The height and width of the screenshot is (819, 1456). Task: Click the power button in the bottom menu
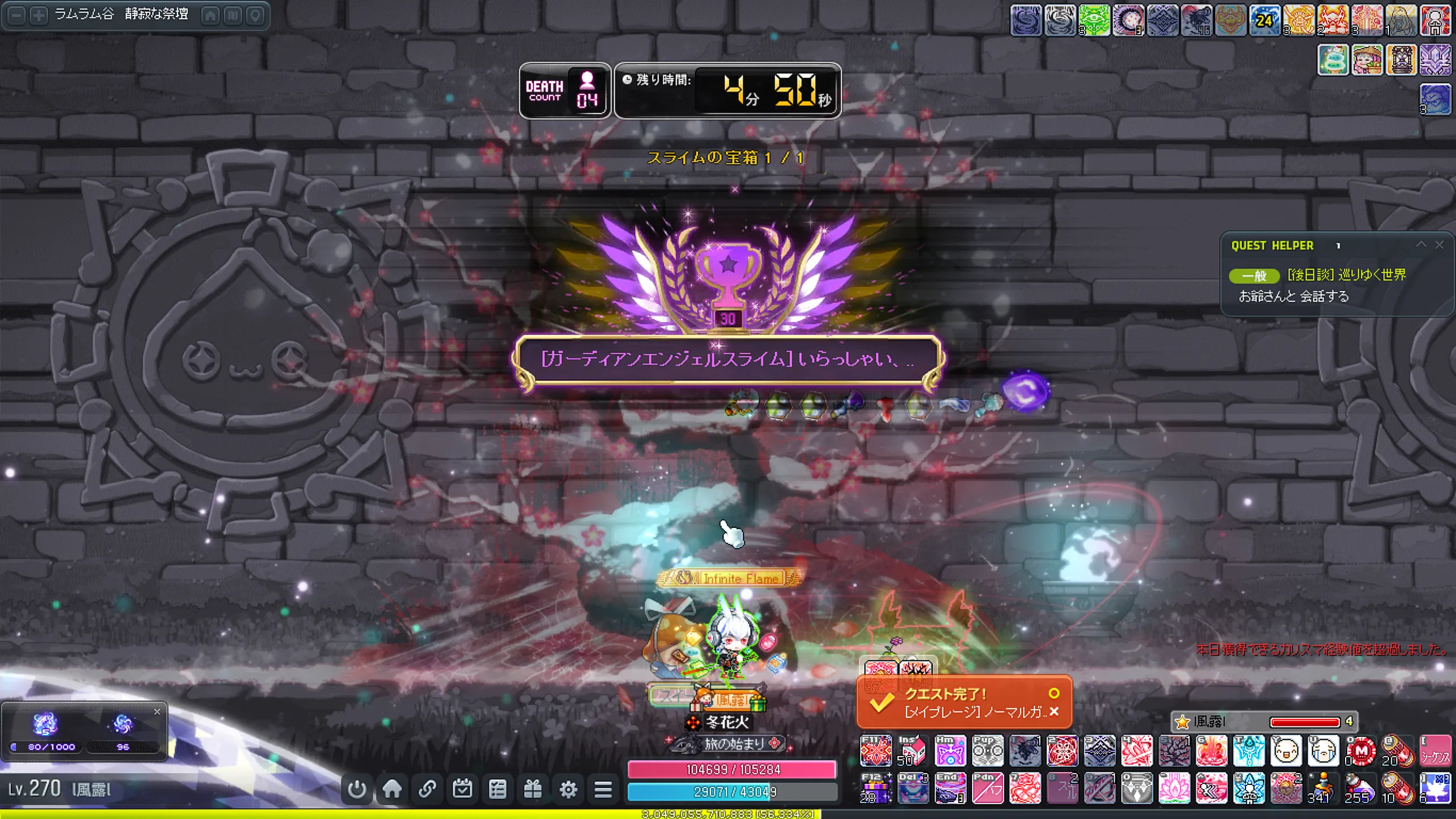point(357,789)
